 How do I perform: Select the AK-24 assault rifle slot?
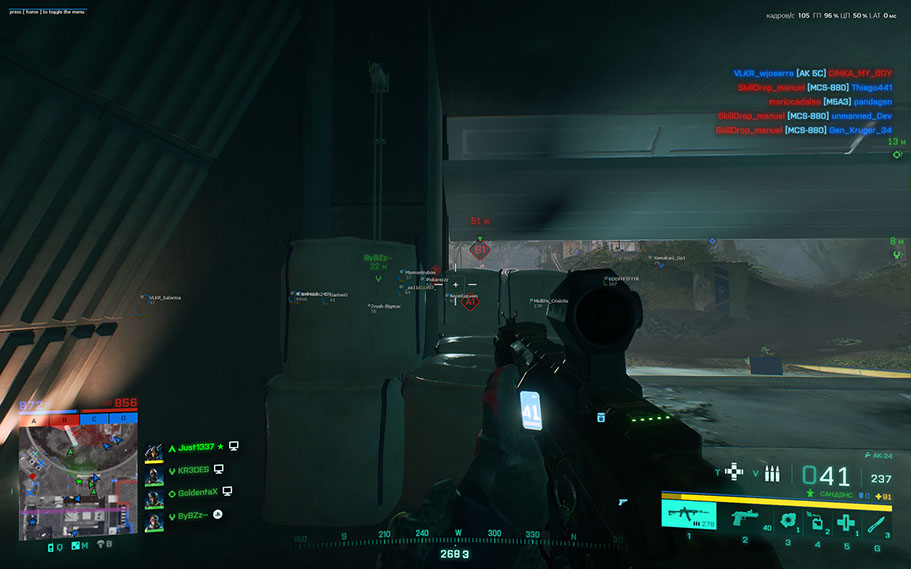pos(688,516)
